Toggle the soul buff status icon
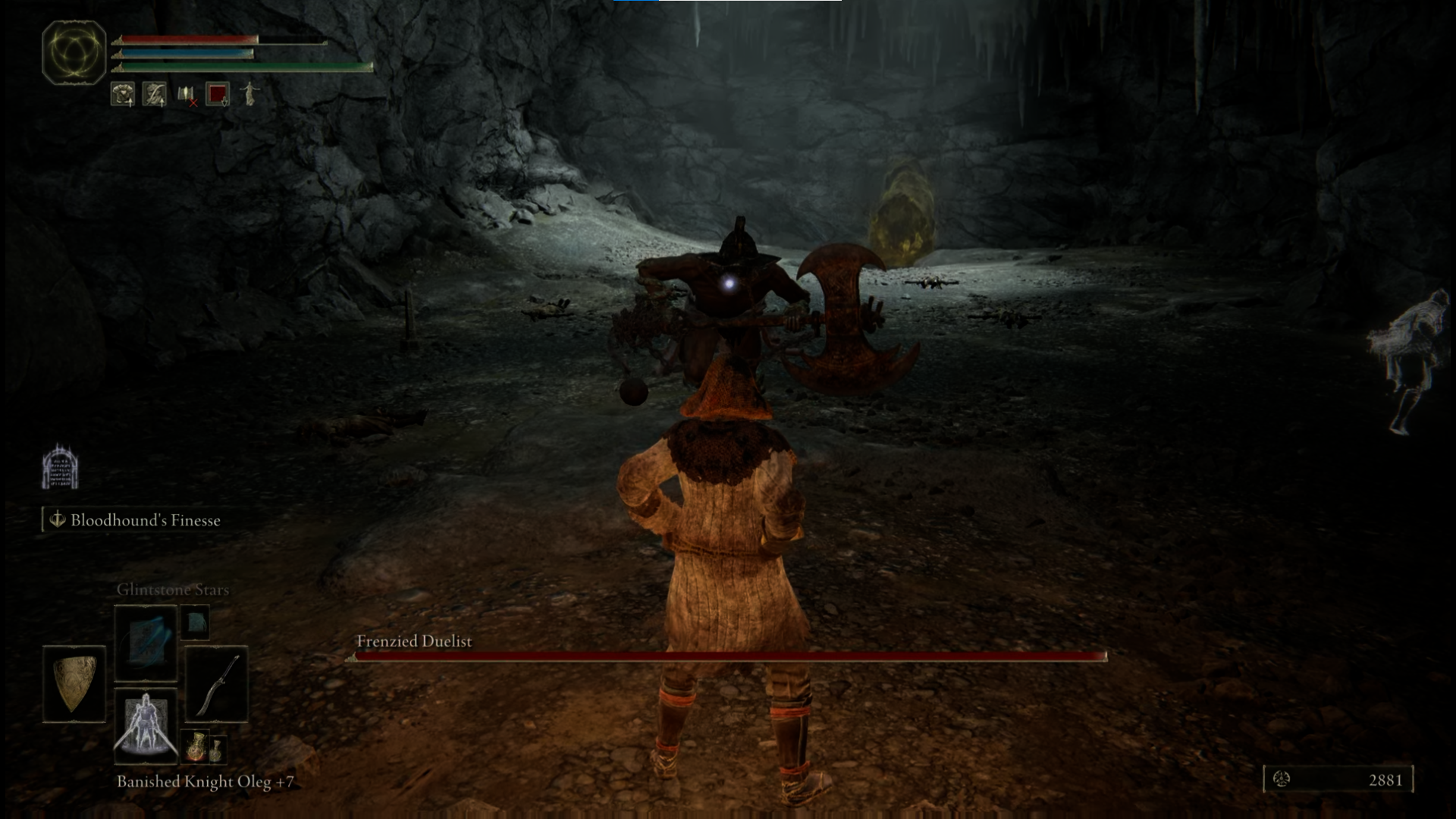 coord(153,93)
